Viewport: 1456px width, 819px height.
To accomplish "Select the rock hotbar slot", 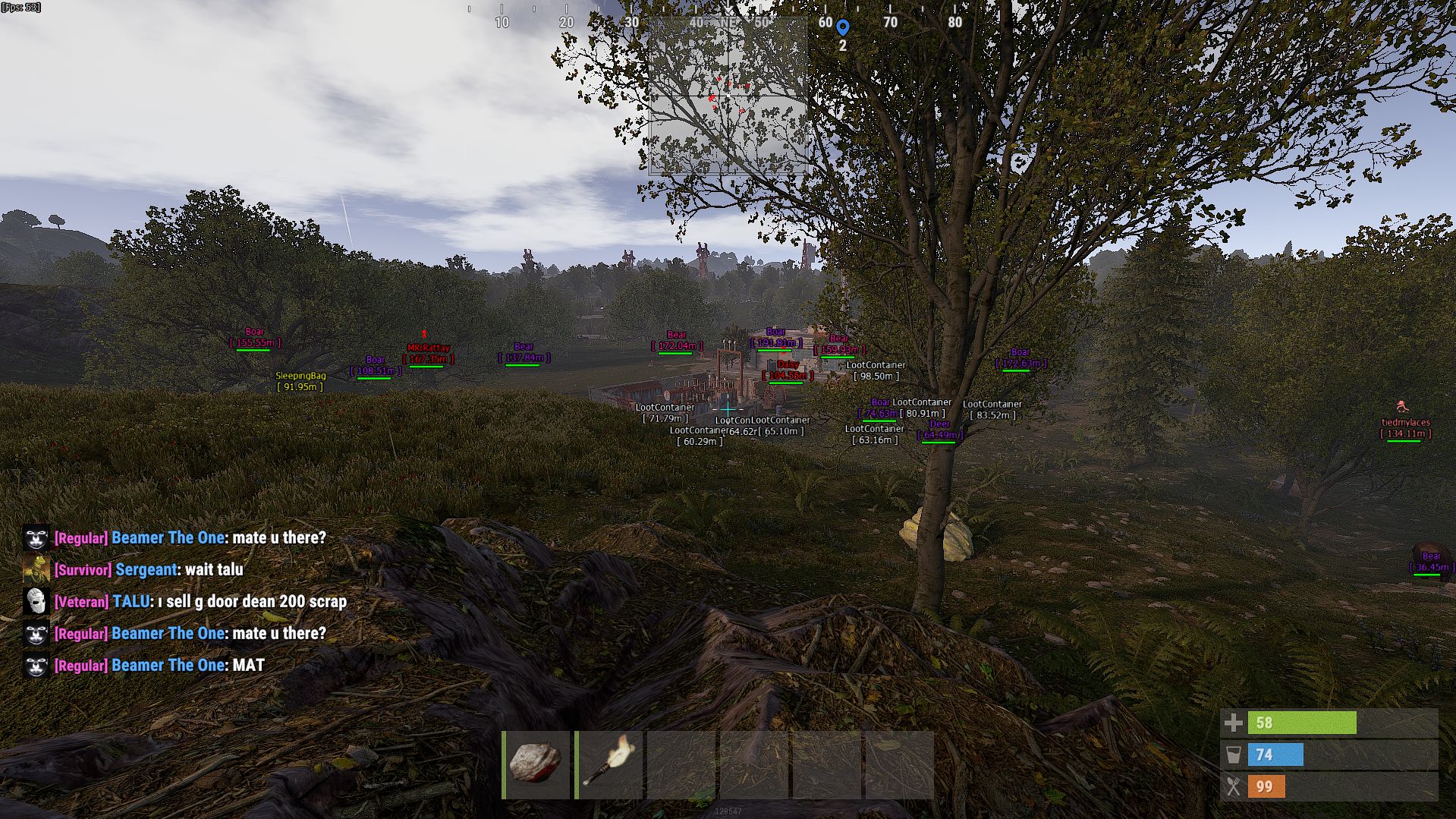I will tap(536, 764).
